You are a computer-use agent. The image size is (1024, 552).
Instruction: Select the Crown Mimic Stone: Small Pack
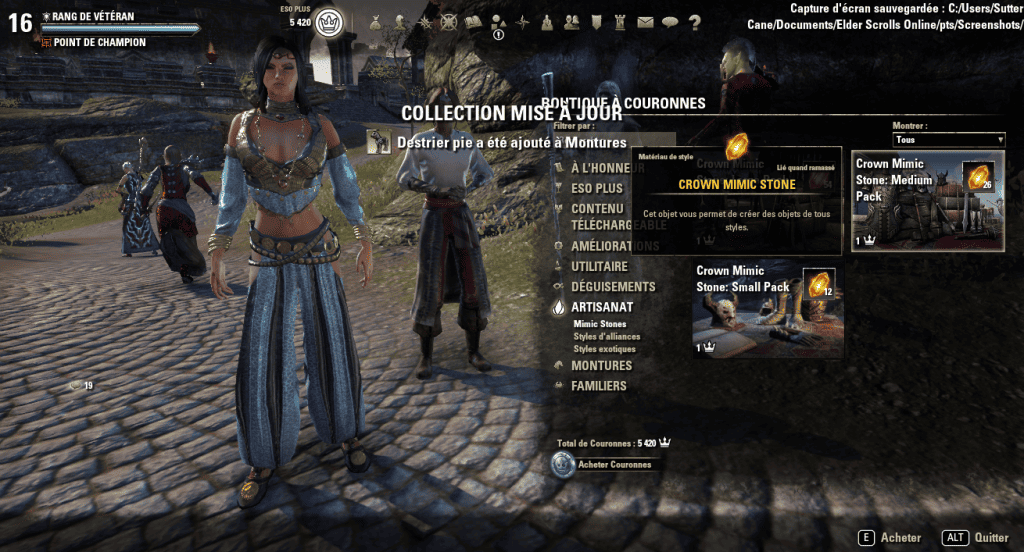pos(768,310)
